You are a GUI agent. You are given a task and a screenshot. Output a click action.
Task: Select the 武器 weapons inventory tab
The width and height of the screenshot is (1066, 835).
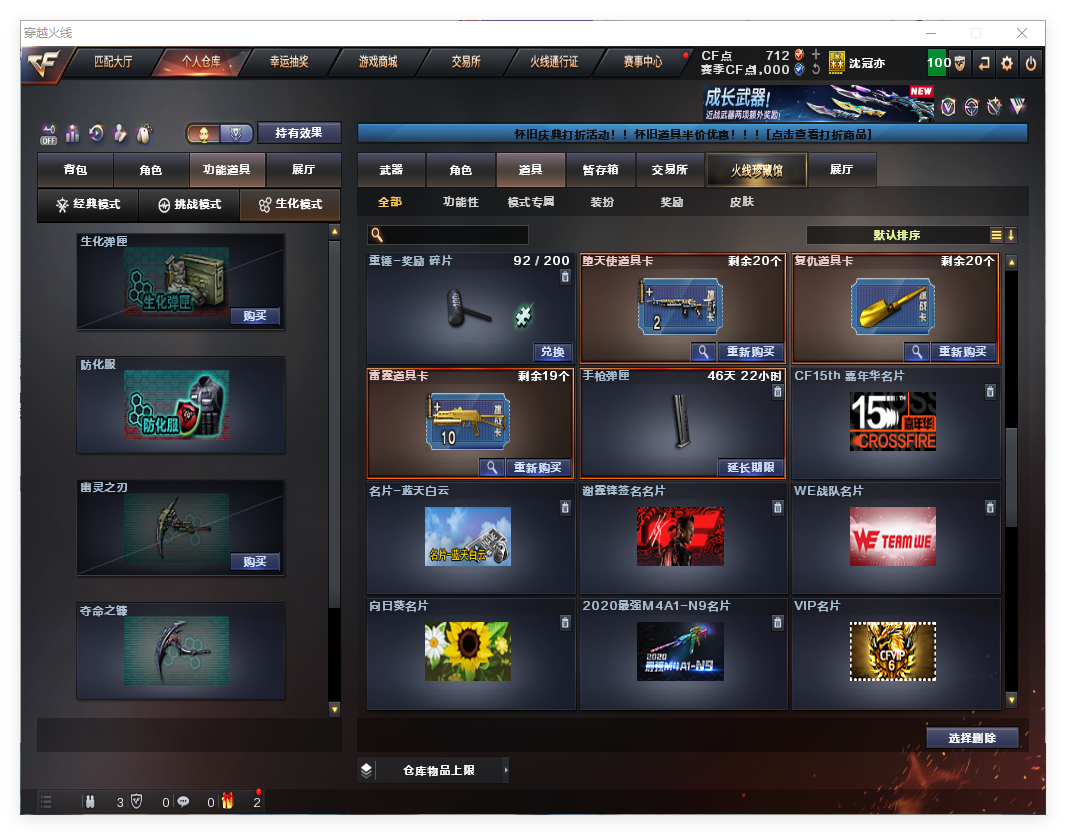[391, 170]
